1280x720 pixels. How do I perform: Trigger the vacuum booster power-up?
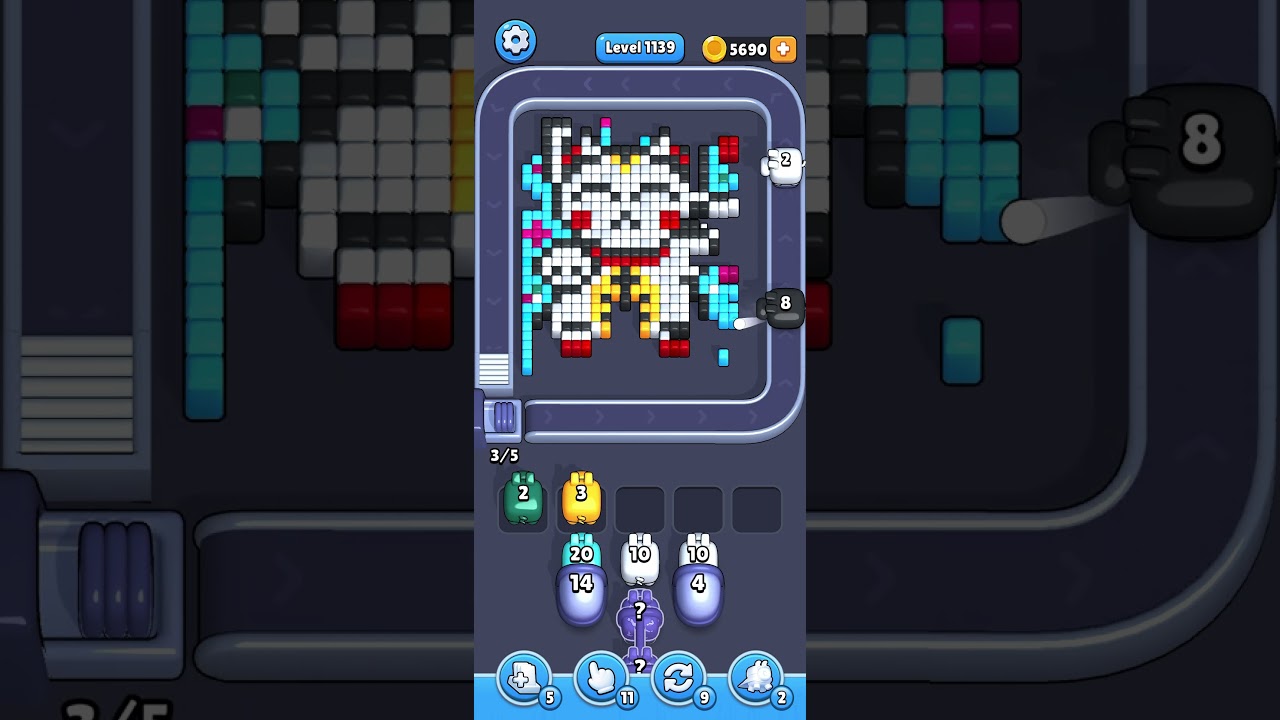point(757,679)
